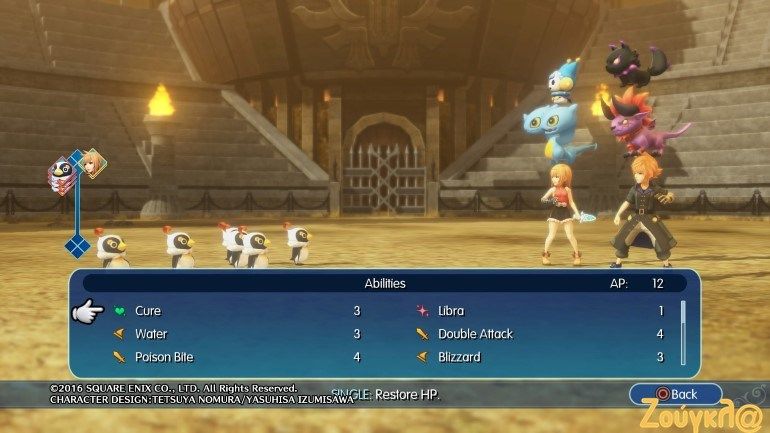Select the Cure ability
Viewport: 770px width, 433px height.
(x=148, y=311)
